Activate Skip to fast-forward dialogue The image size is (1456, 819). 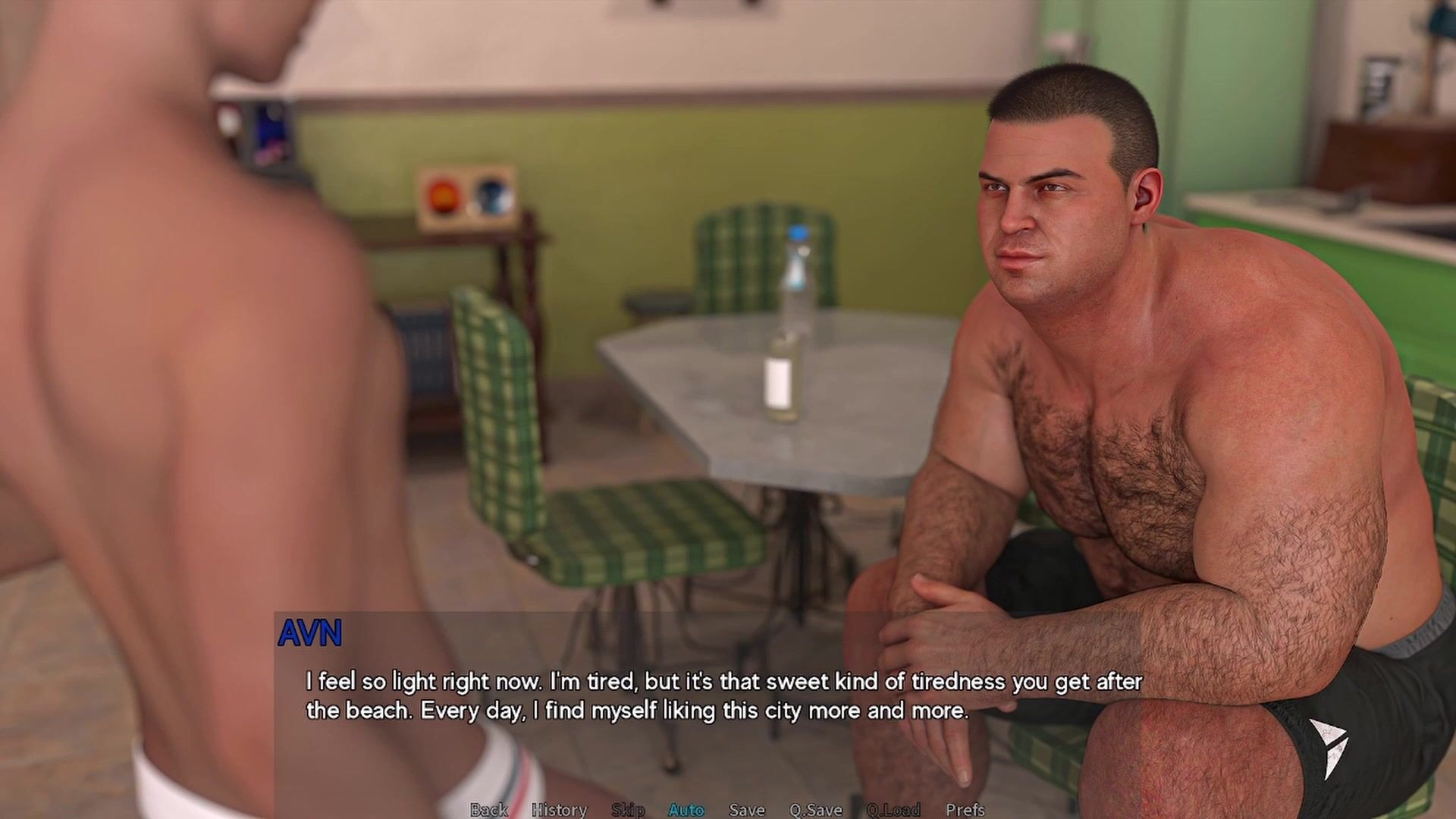click(628, 810)
